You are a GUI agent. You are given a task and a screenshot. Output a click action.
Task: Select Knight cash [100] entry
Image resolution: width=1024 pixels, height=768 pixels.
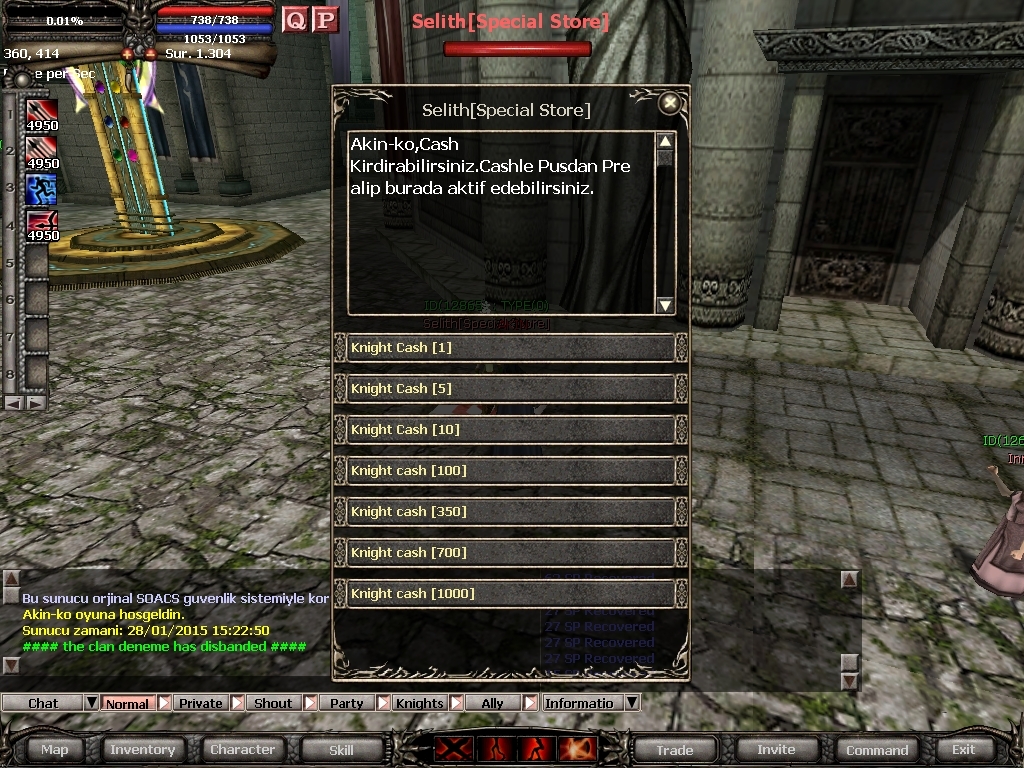(x=510, y=471)
